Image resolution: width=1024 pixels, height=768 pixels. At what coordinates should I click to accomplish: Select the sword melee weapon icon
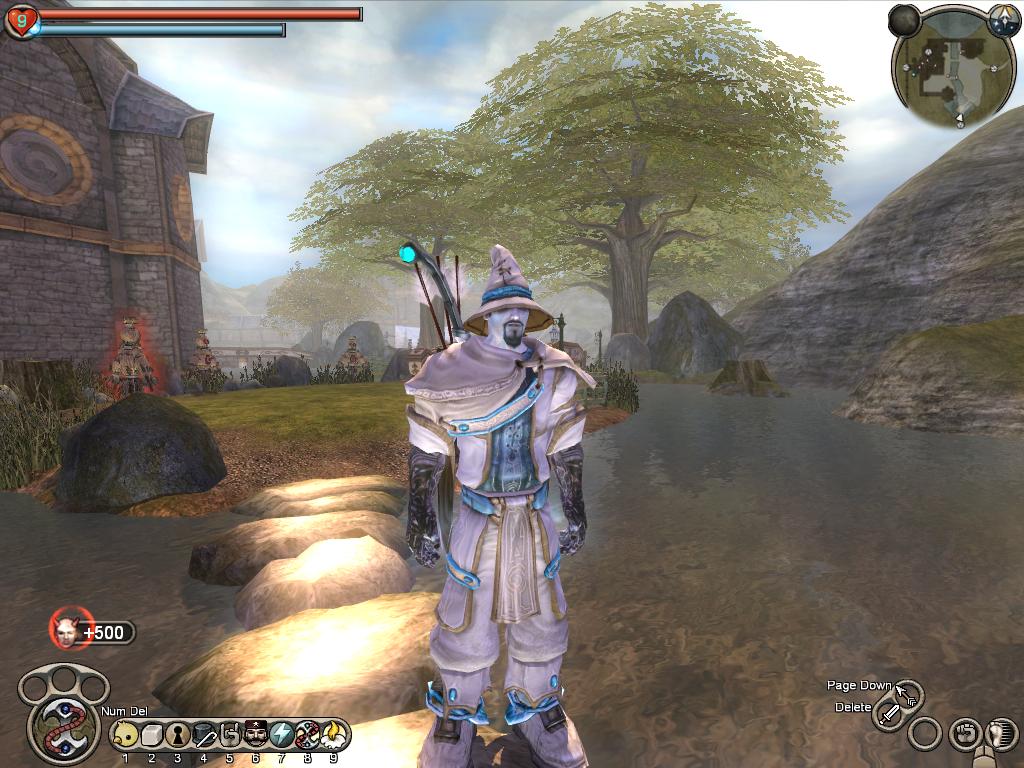pos(888,714)
